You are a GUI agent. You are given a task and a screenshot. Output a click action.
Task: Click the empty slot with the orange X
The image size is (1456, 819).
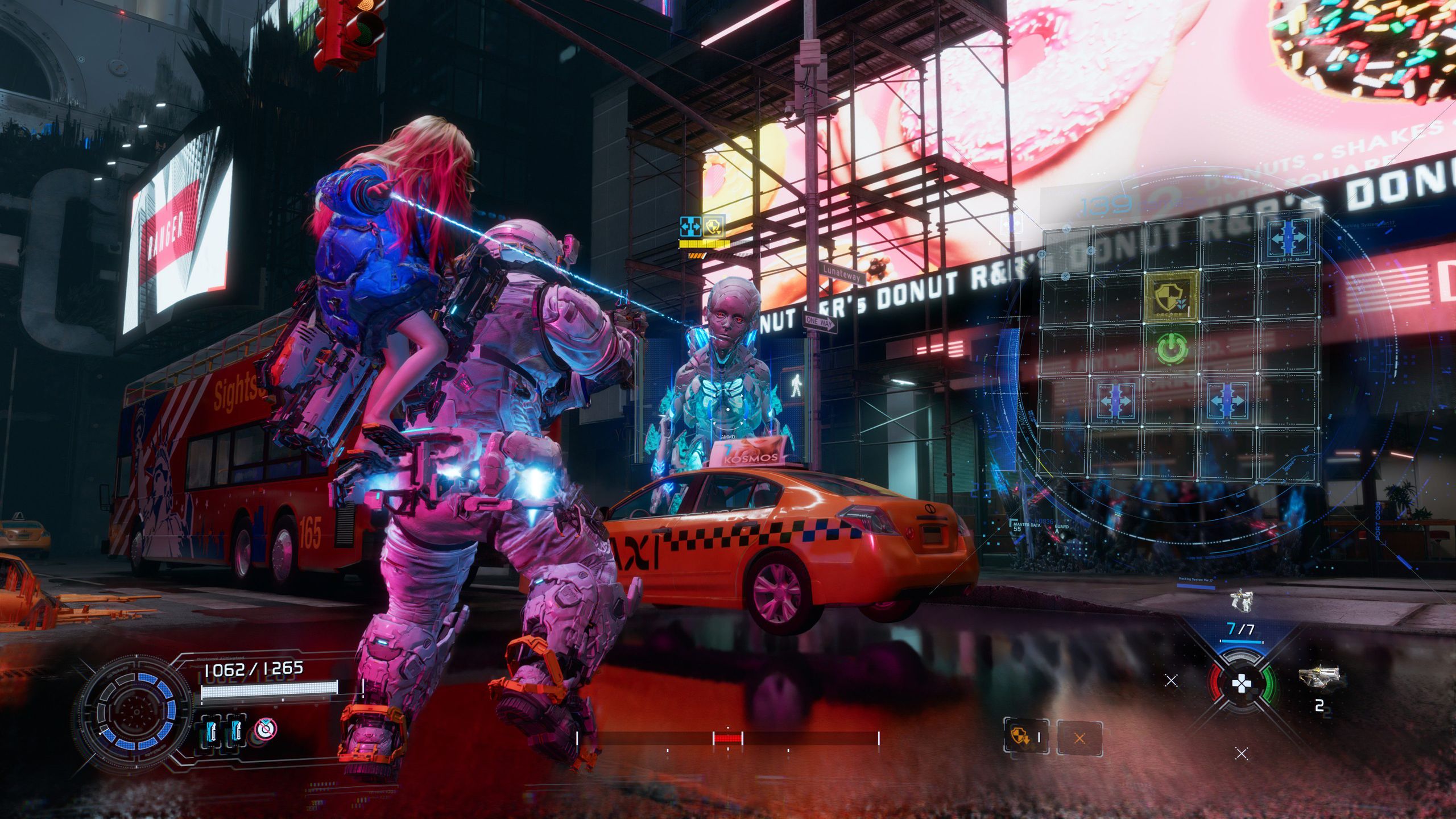click(1079, 738)
